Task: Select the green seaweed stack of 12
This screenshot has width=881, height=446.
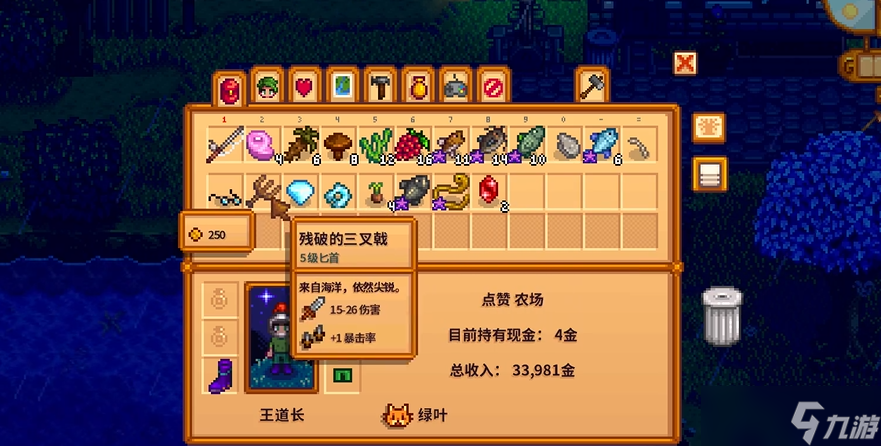Action: pyautogui.click(x=377, y=146)
